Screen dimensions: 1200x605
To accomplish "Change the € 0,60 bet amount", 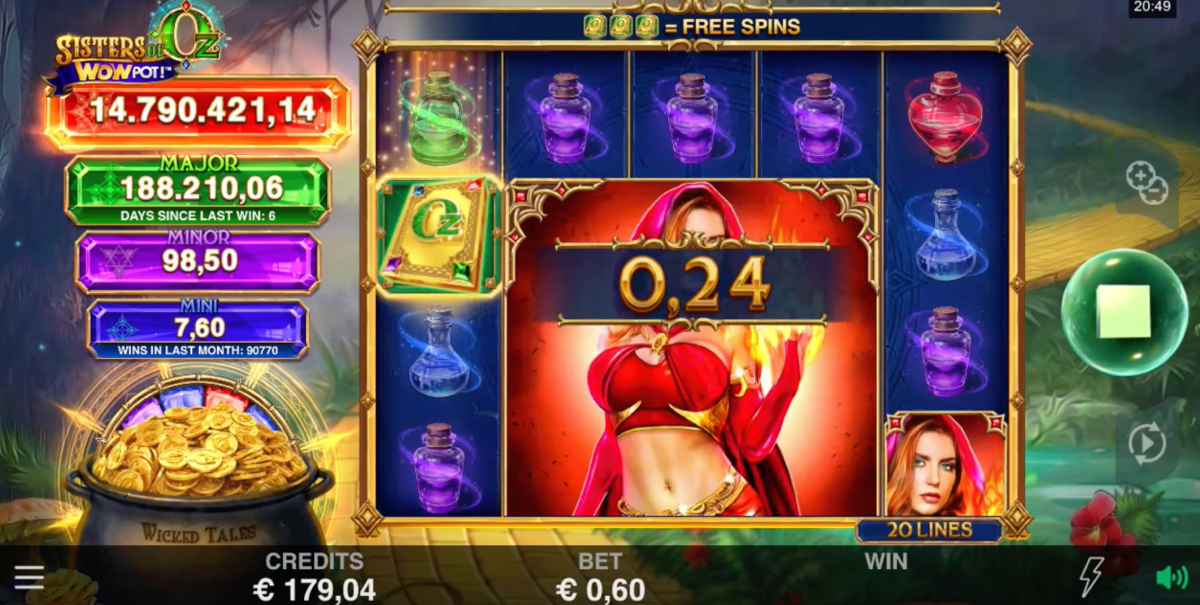I will (x=600, y=589).
